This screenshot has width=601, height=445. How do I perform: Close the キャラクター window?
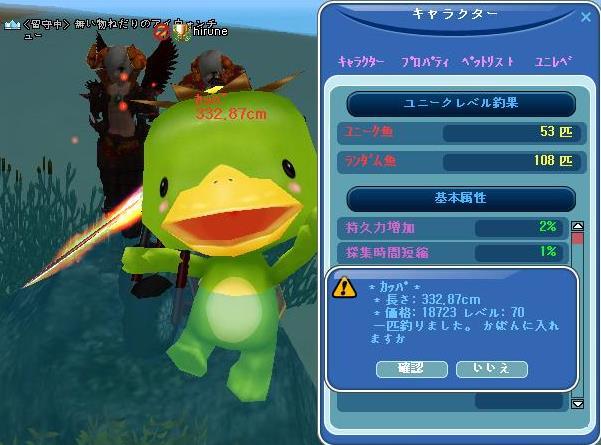coord(586,17)
